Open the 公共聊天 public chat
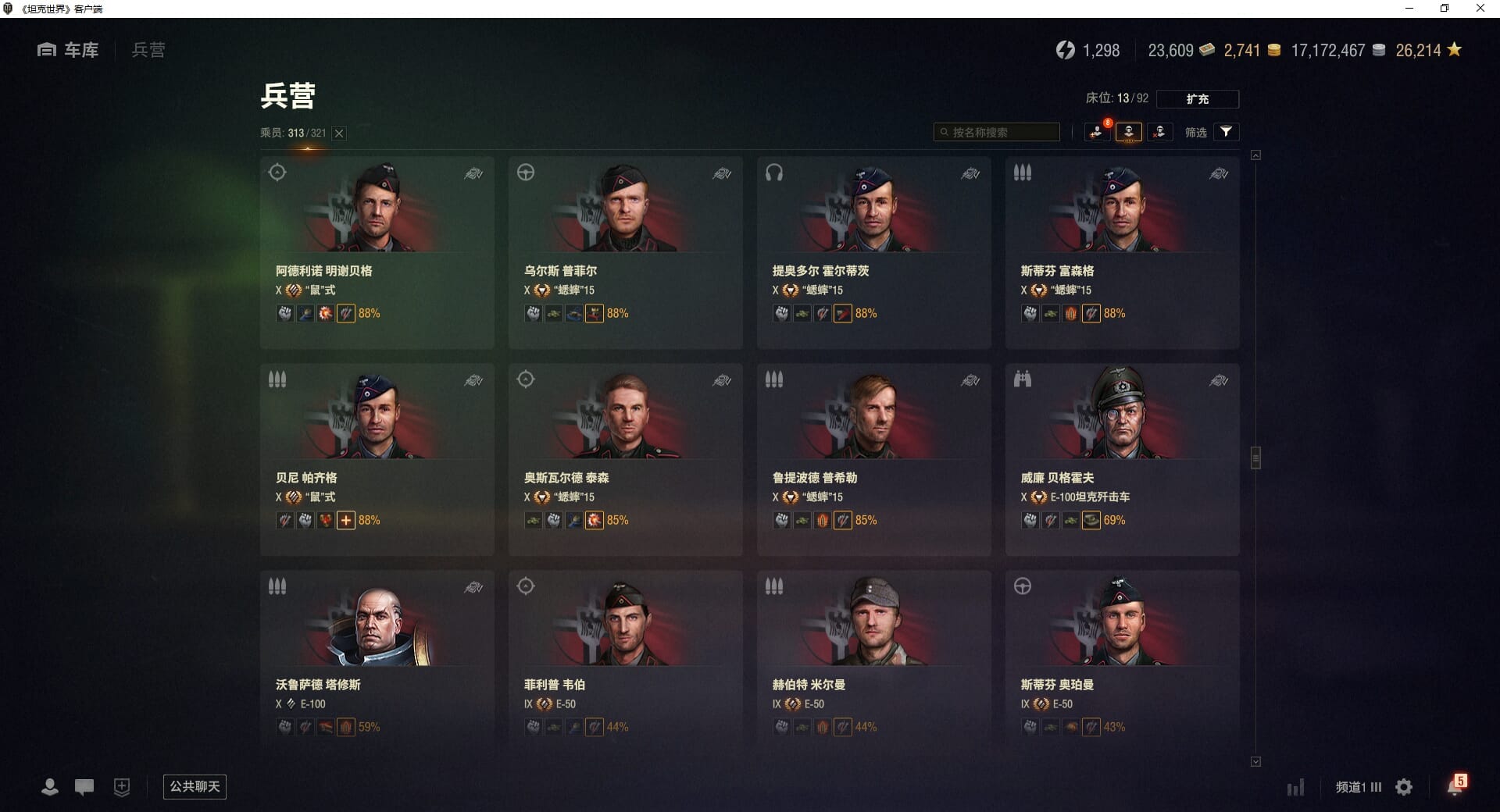The image size is (1500, 812). tap(195, 786)
